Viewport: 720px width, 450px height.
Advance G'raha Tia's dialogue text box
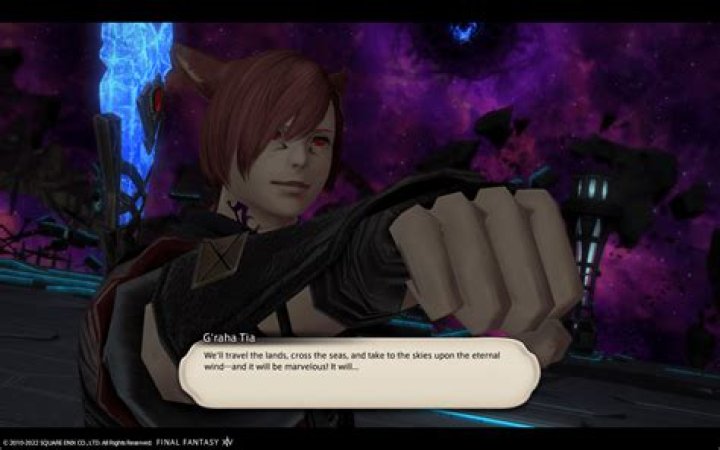coord(358,372)
